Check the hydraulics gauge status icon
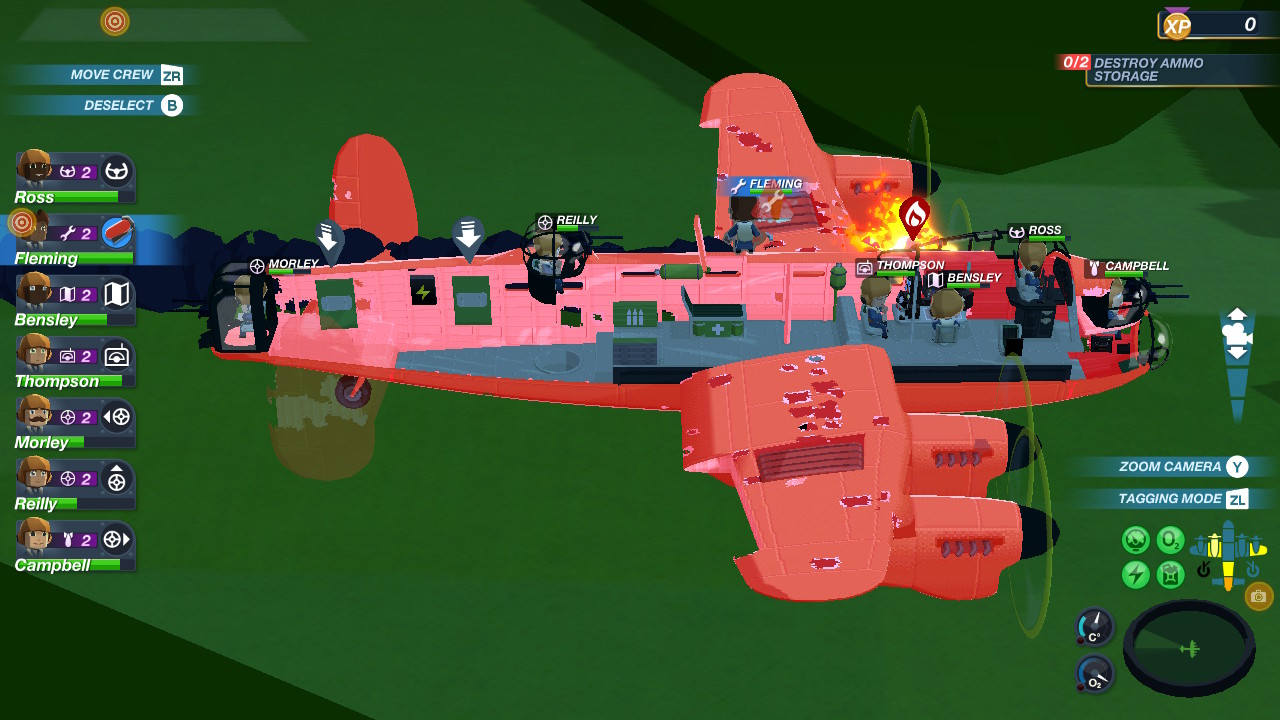 click(1136, 539)
